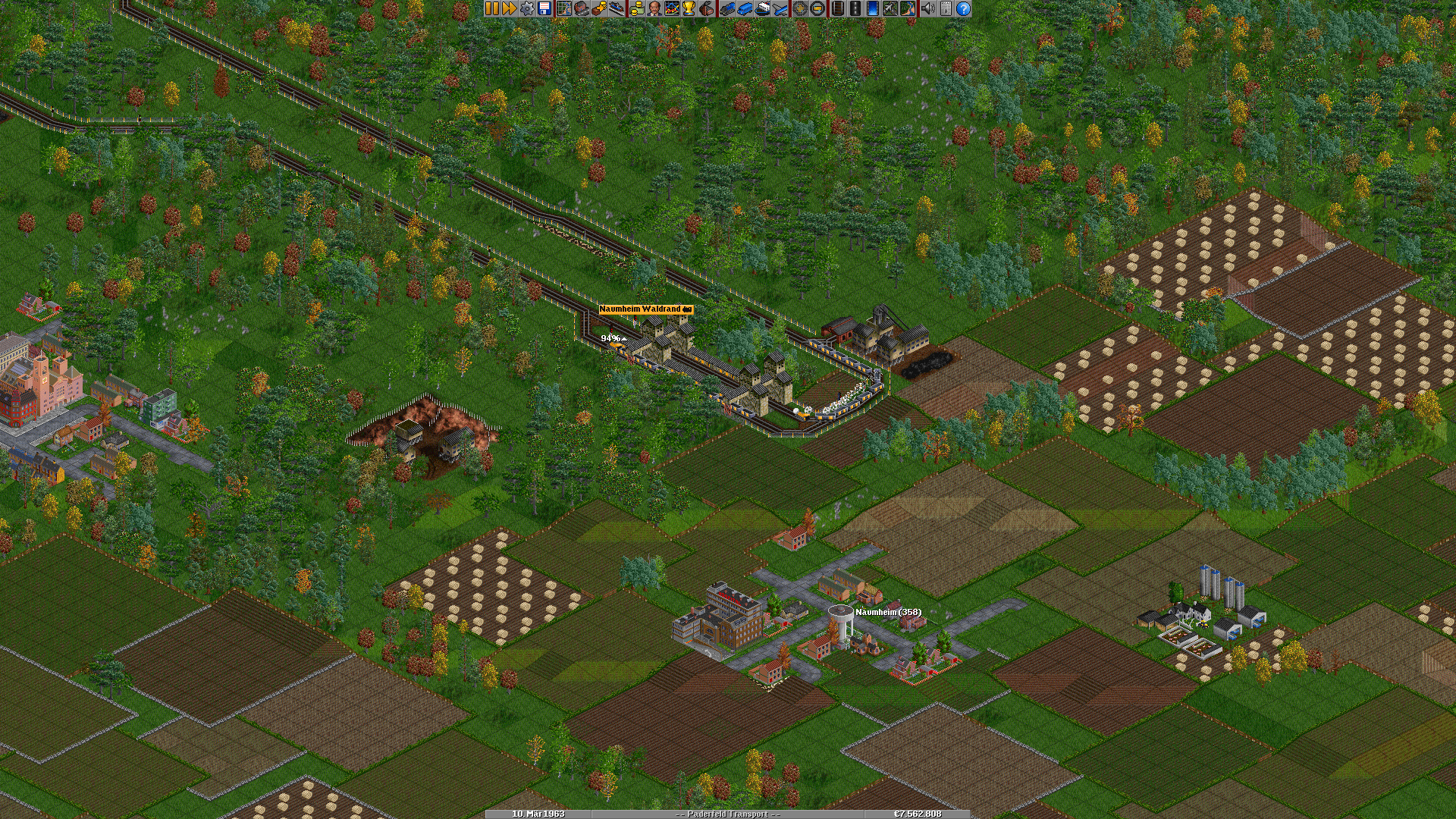Zoom in the view
The height and width of the screenshot is (819, 1456).
(x=799, y=8)
